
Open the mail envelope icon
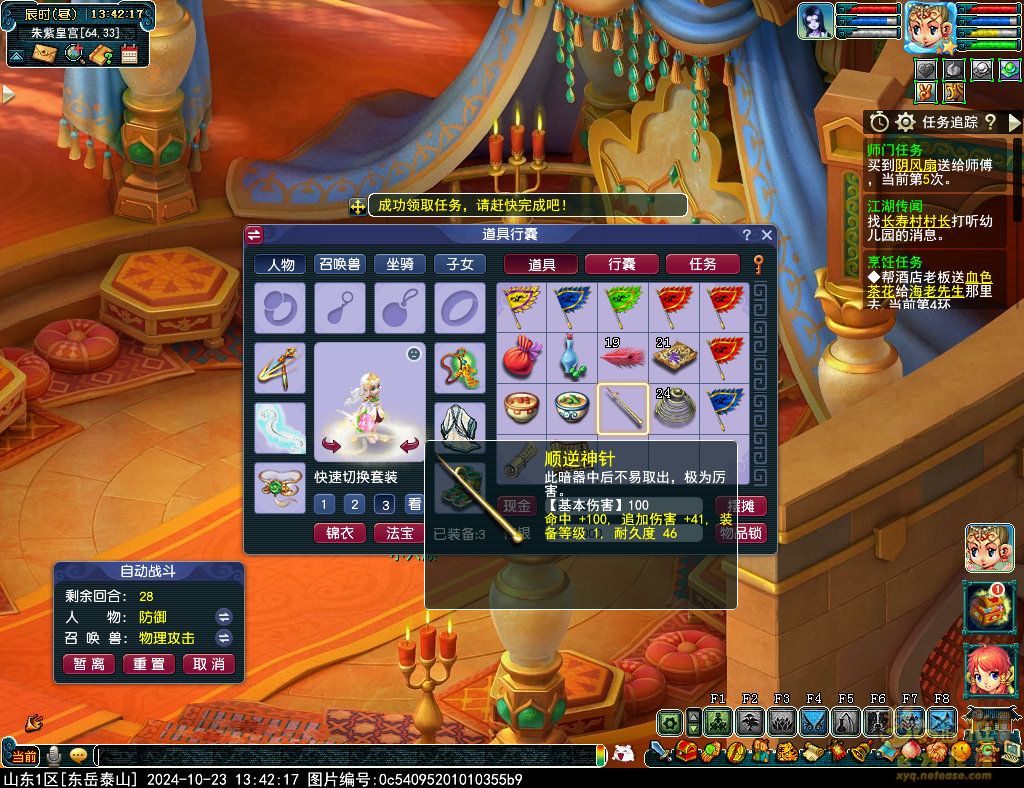coord(44,54)
